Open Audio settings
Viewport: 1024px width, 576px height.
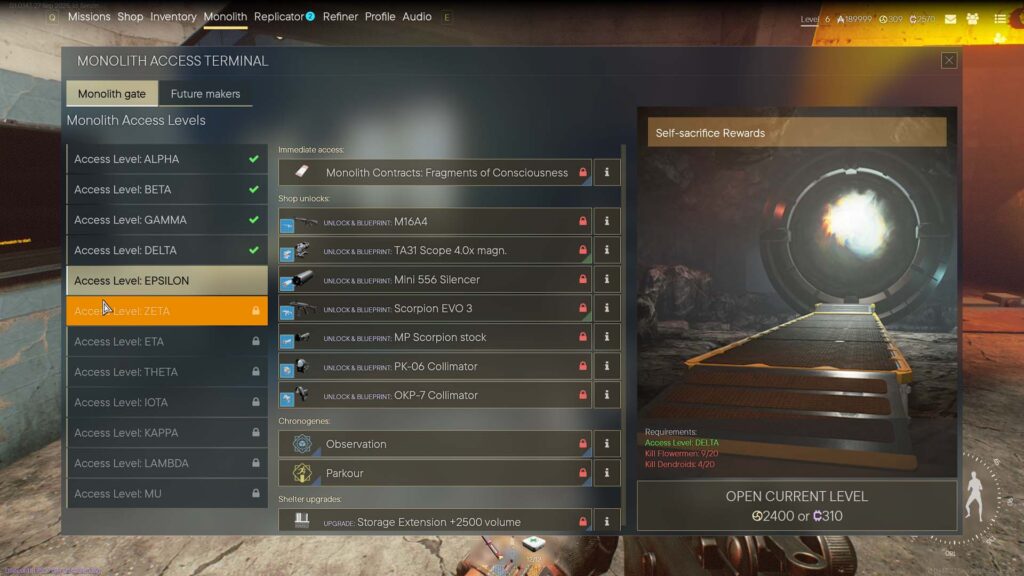[417, 17]
